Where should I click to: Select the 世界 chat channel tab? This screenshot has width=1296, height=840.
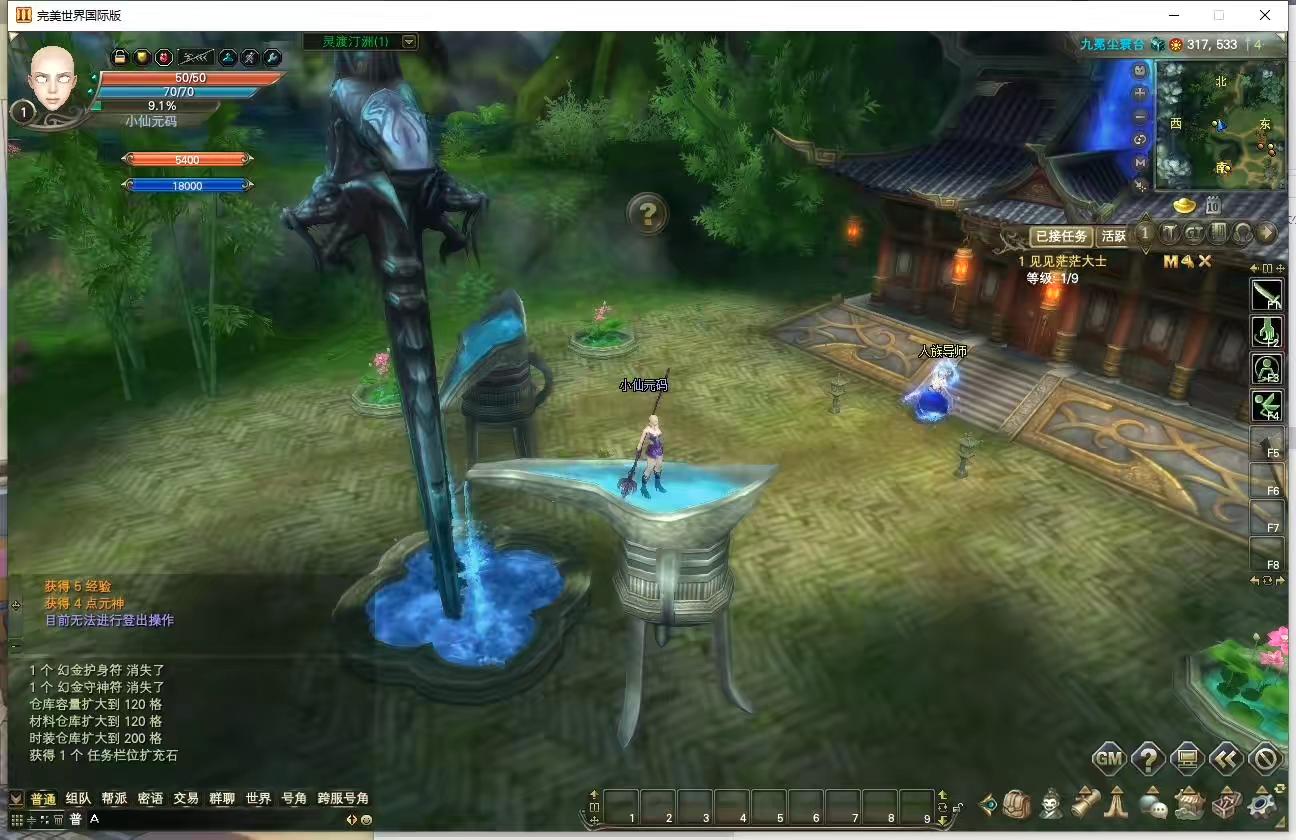258,799
